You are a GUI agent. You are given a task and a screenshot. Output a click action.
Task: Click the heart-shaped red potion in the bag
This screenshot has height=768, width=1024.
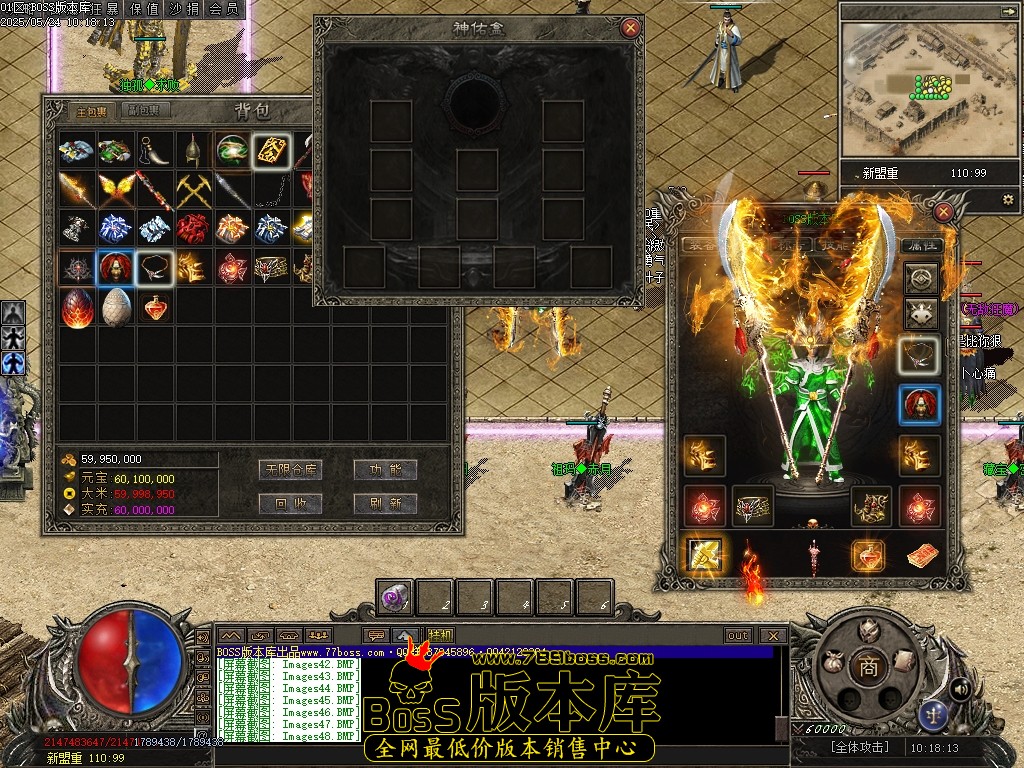coord(155,307)
